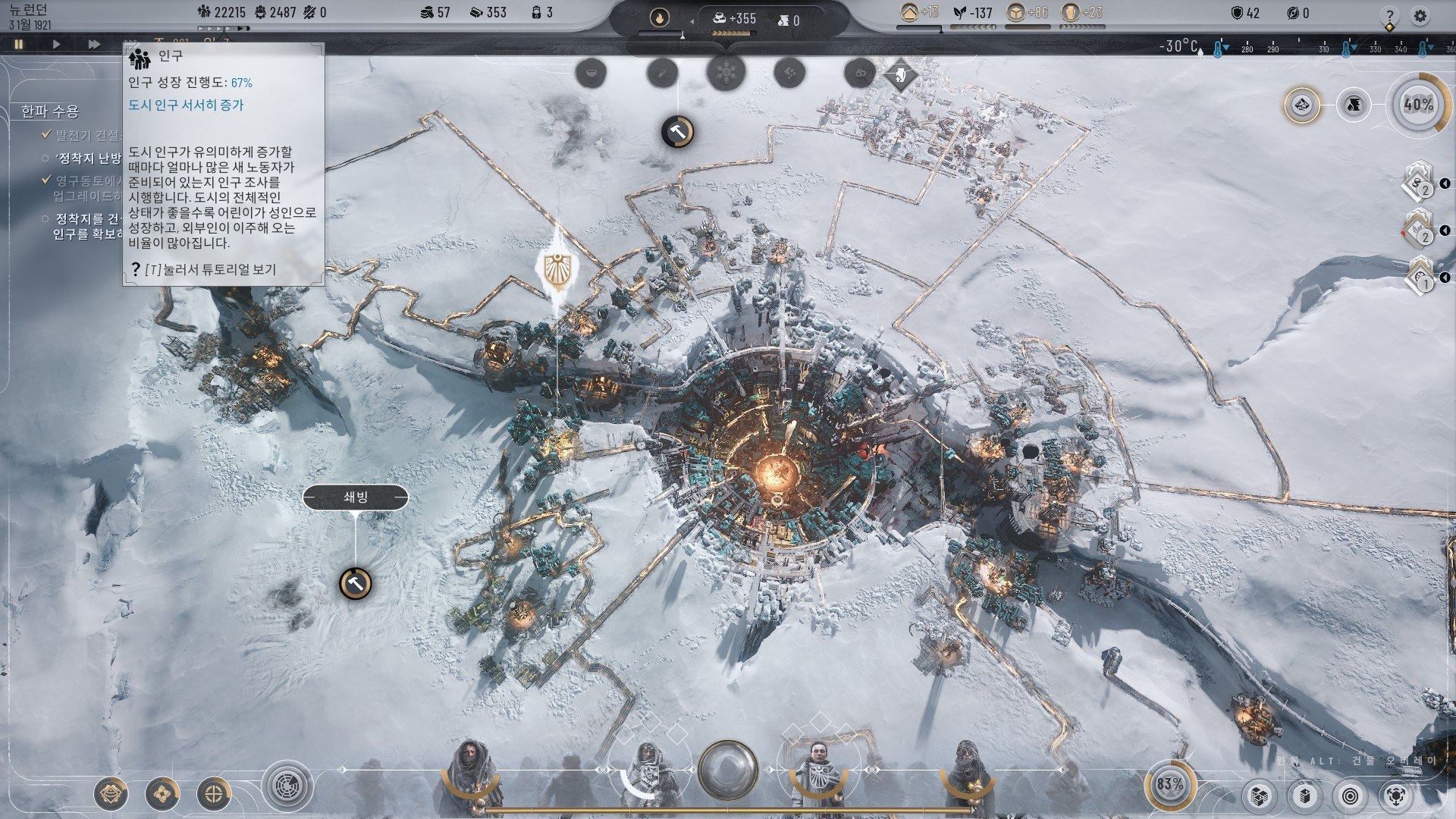Viewport: 1456px width, 819px height.
Task: Click the 쇄빙 frostbreaking label on the map
Action: tap(355, 497)
